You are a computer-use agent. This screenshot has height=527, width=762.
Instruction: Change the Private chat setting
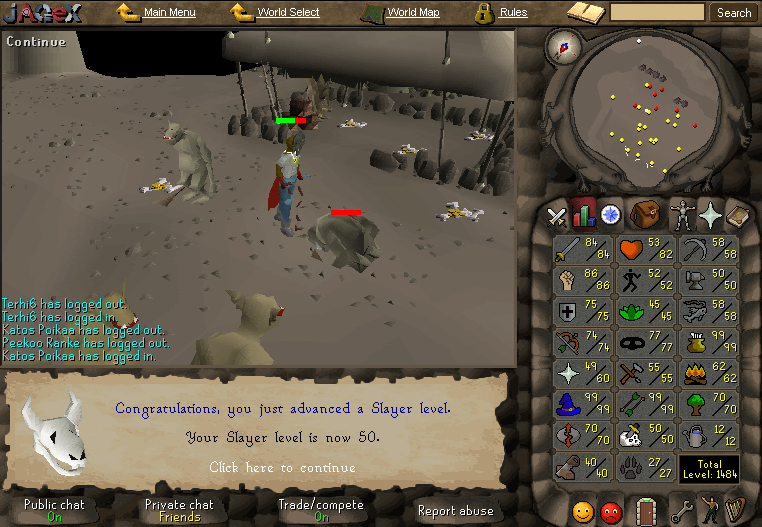pyautogui.click(x=179, y=510)
